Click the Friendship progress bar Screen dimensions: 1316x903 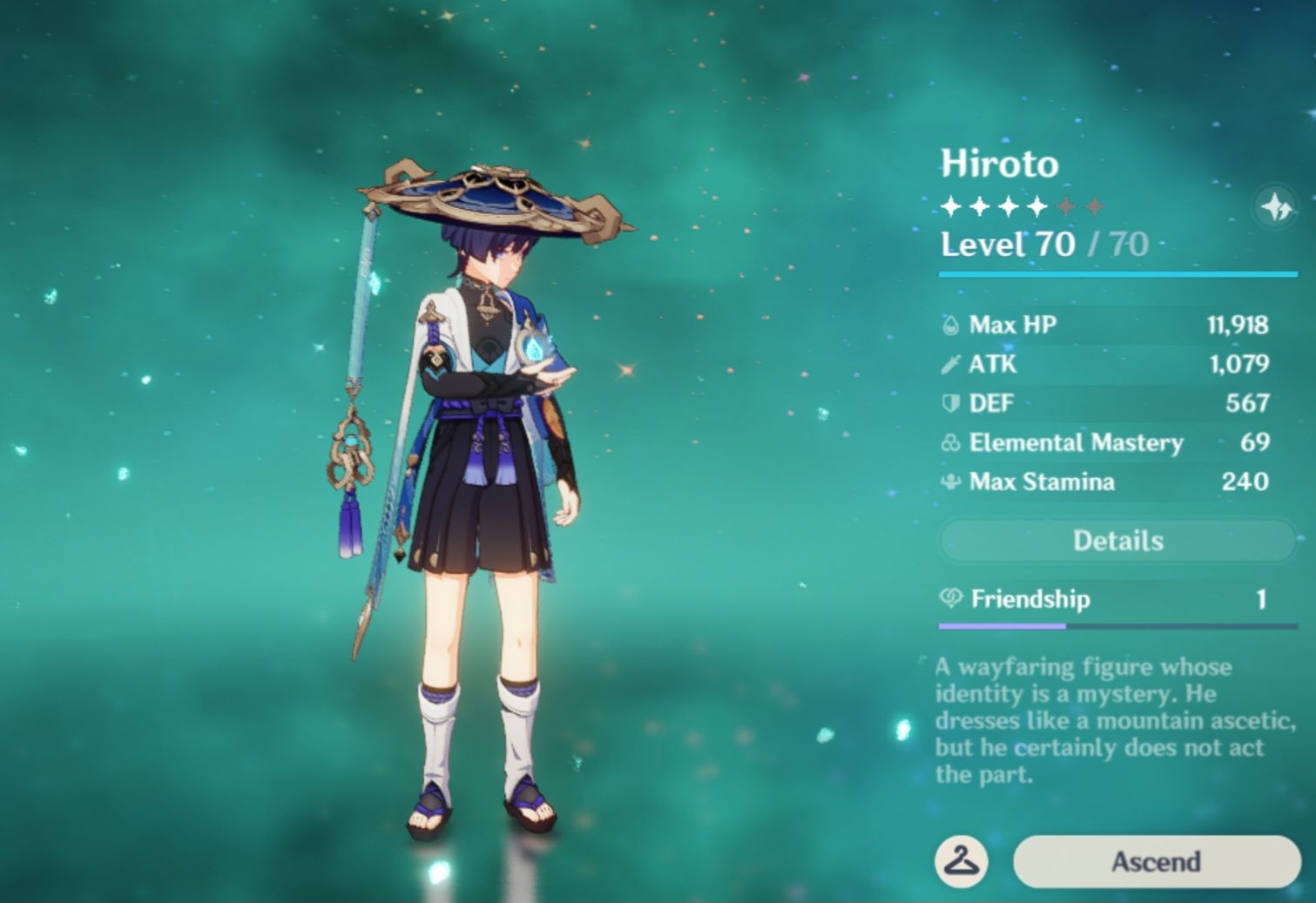point(1117,626)
